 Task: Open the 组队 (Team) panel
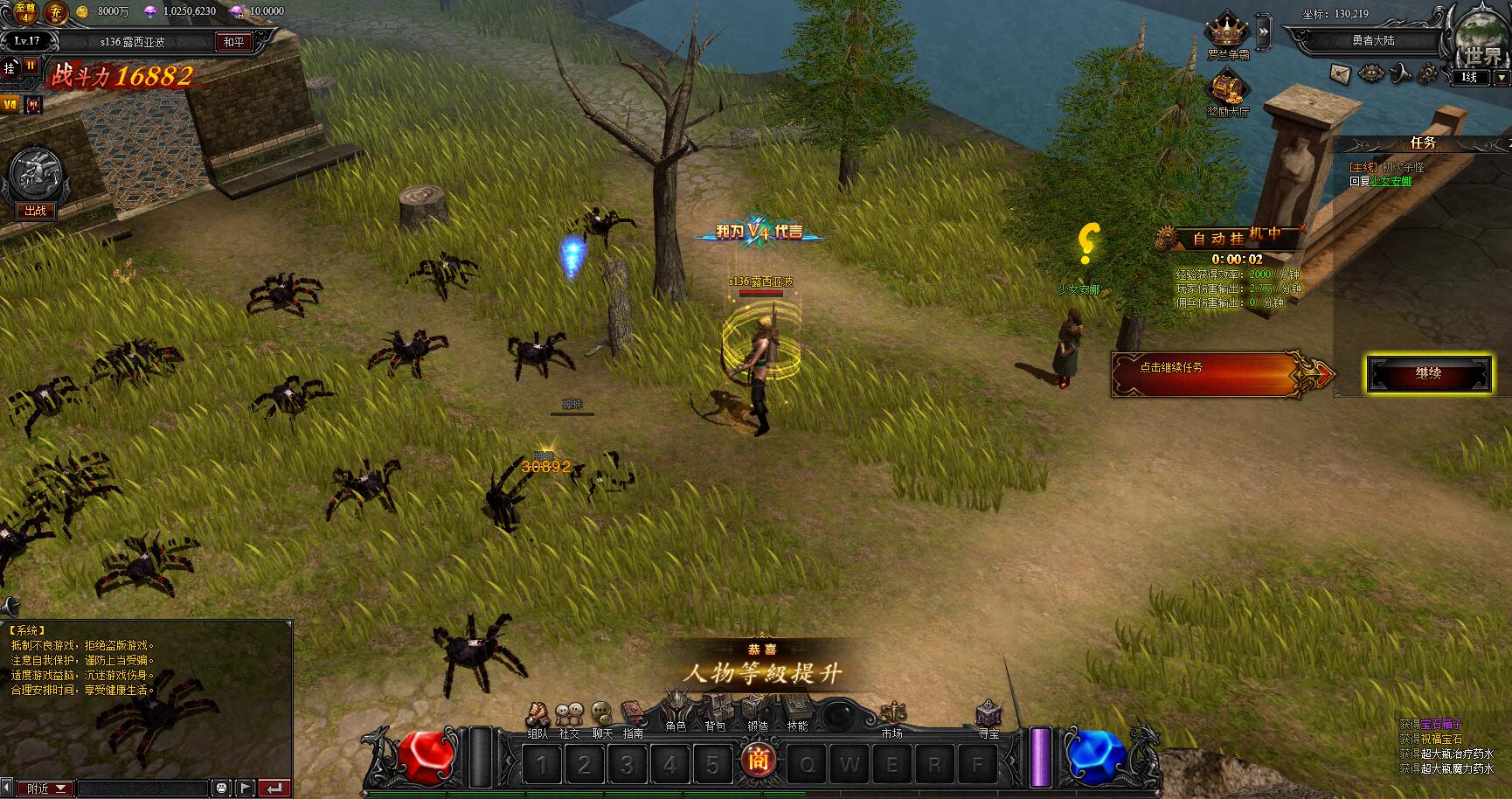coord(538,717)
